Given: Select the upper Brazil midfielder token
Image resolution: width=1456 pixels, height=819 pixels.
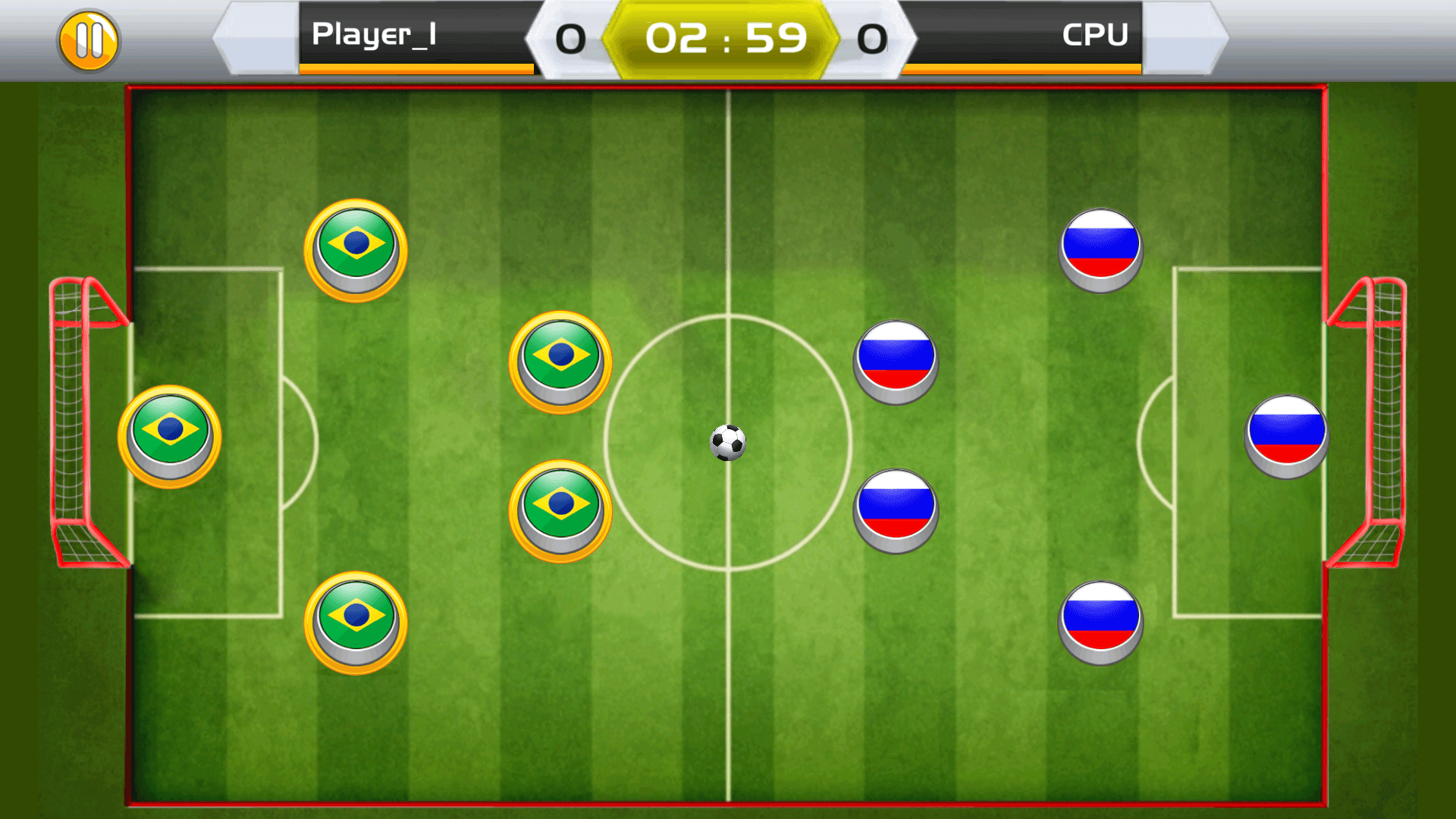Looking at the screenshot, I should point(560,362).
